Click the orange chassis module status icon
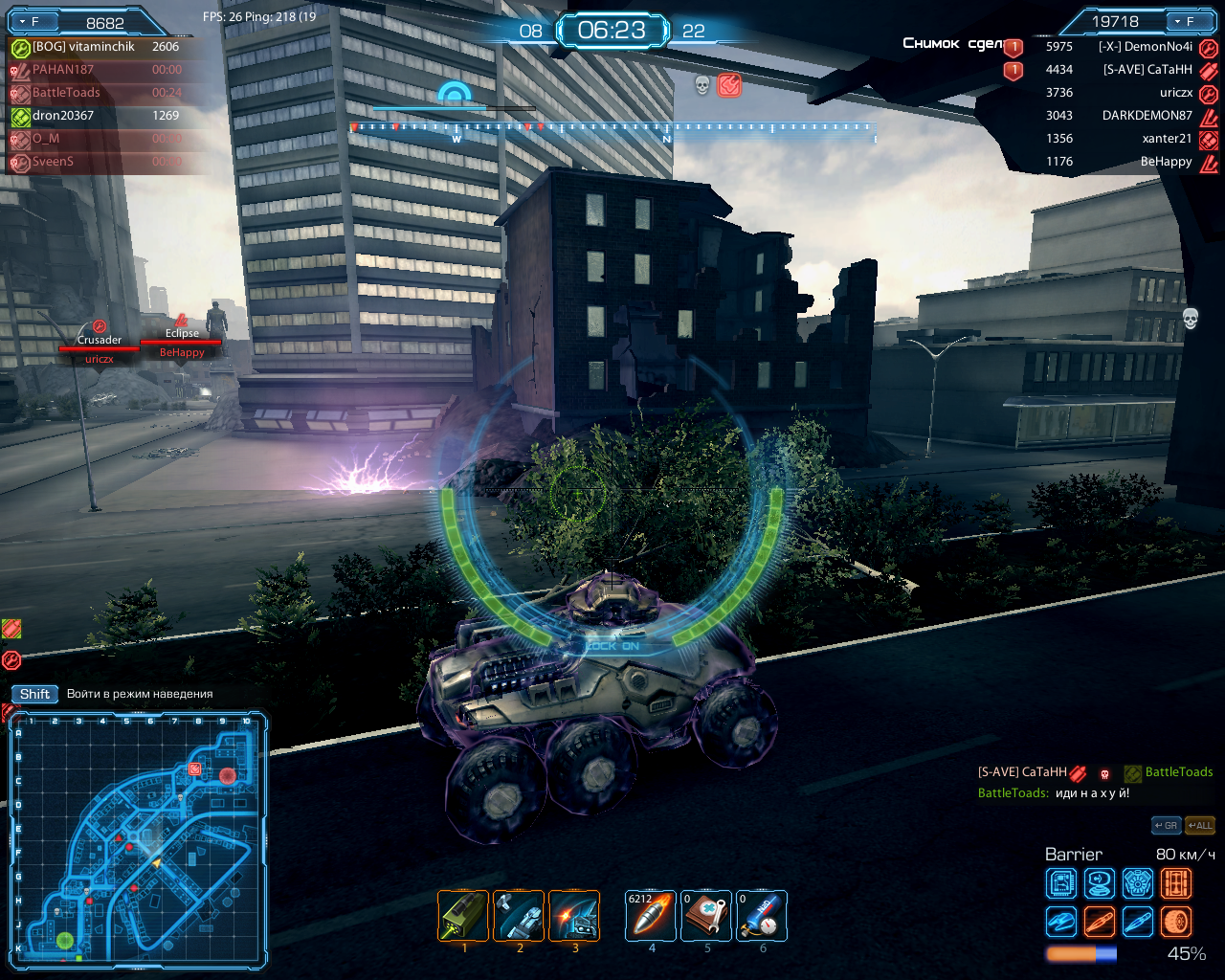1225x980 pixels. (1176, 882)
